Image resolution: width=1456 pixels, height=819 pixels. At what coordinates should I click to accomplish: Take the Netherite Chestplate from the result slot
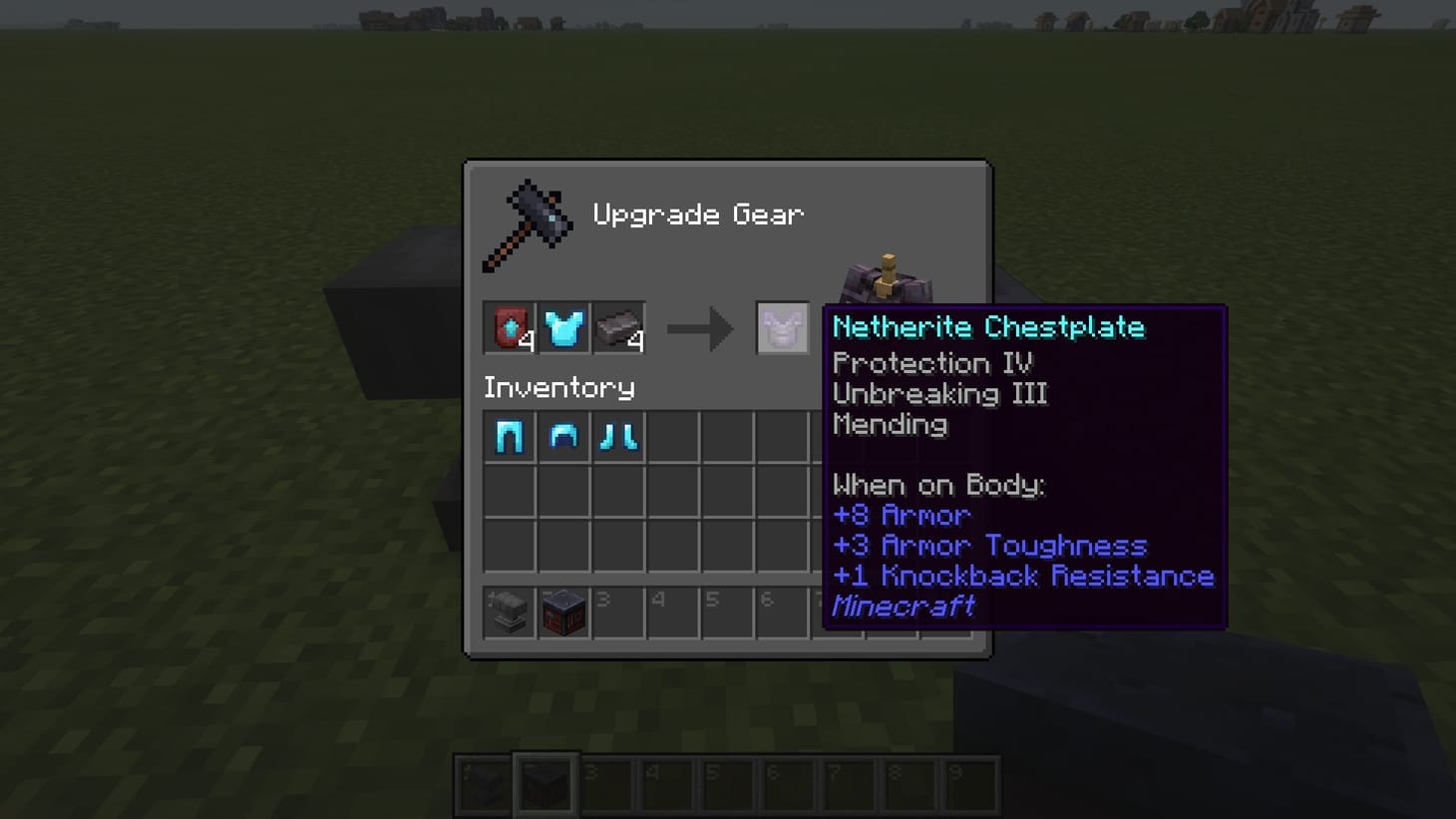(782, 327)
